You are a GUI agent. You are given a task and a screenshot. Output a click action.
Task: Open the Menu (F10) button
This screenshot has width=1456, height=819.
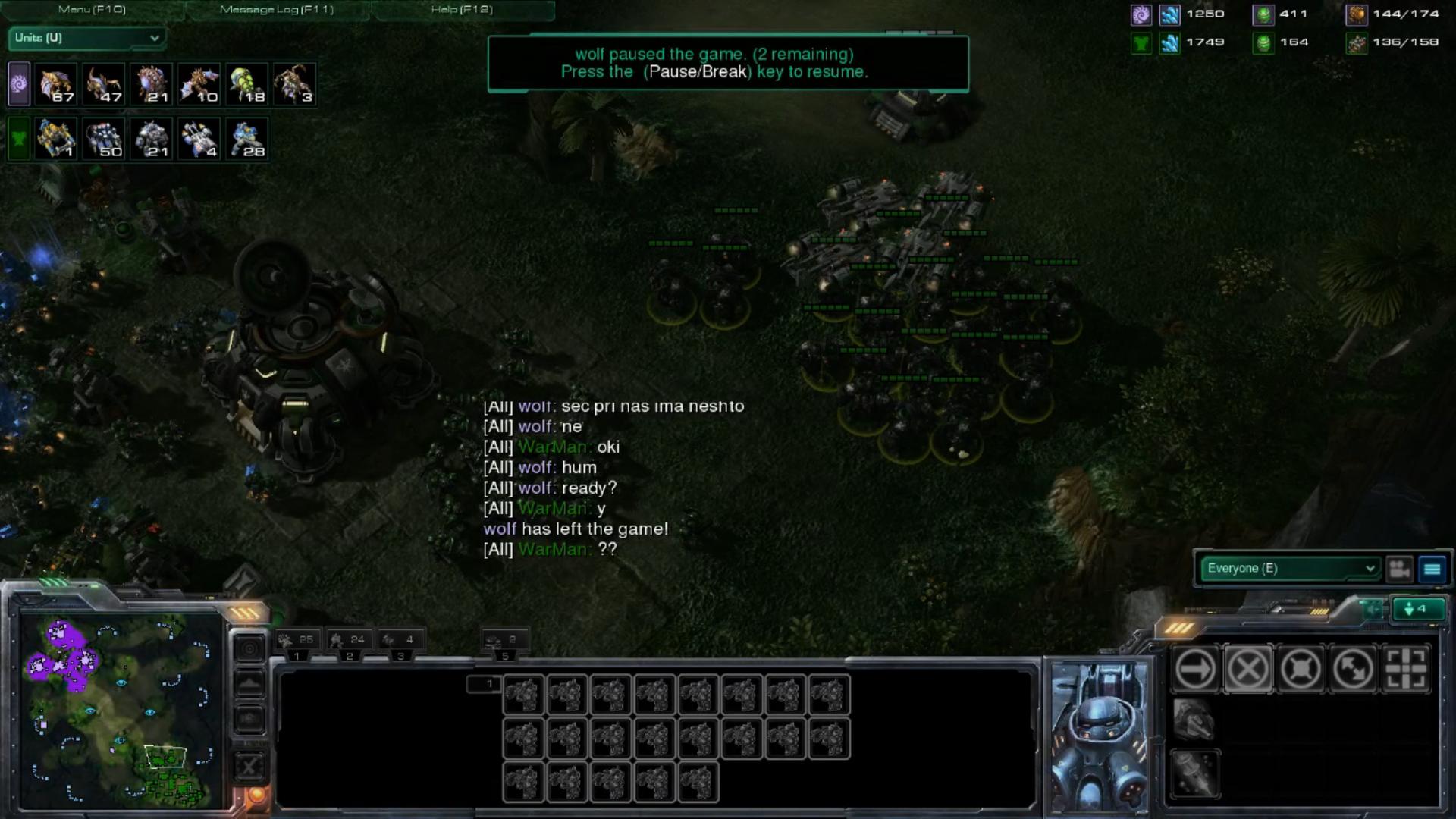click(x=92, y=10)
